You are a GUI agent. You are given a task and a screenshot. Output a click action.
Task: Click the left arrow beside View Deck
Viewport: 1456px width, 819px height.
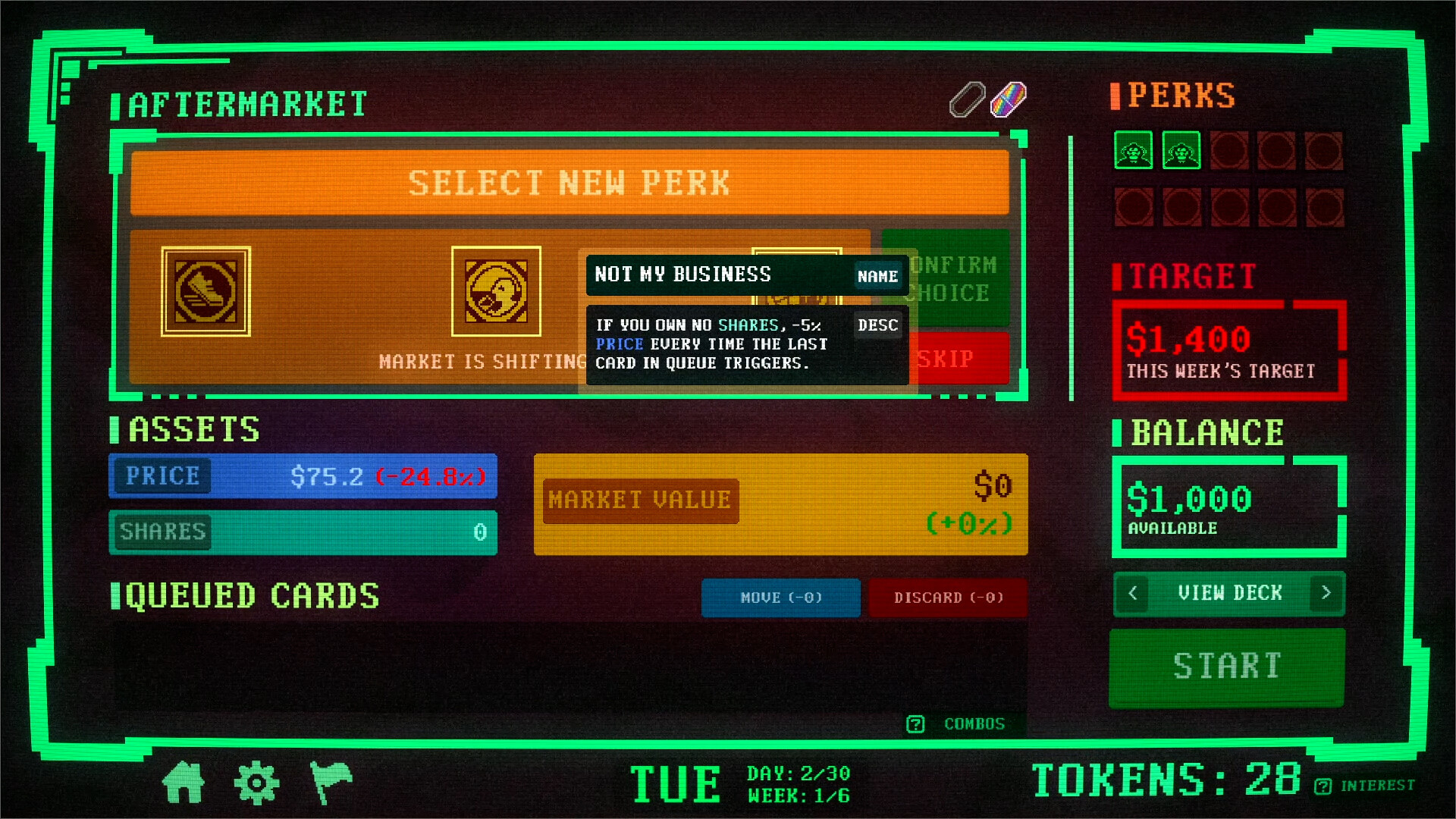click(1132, 594)
